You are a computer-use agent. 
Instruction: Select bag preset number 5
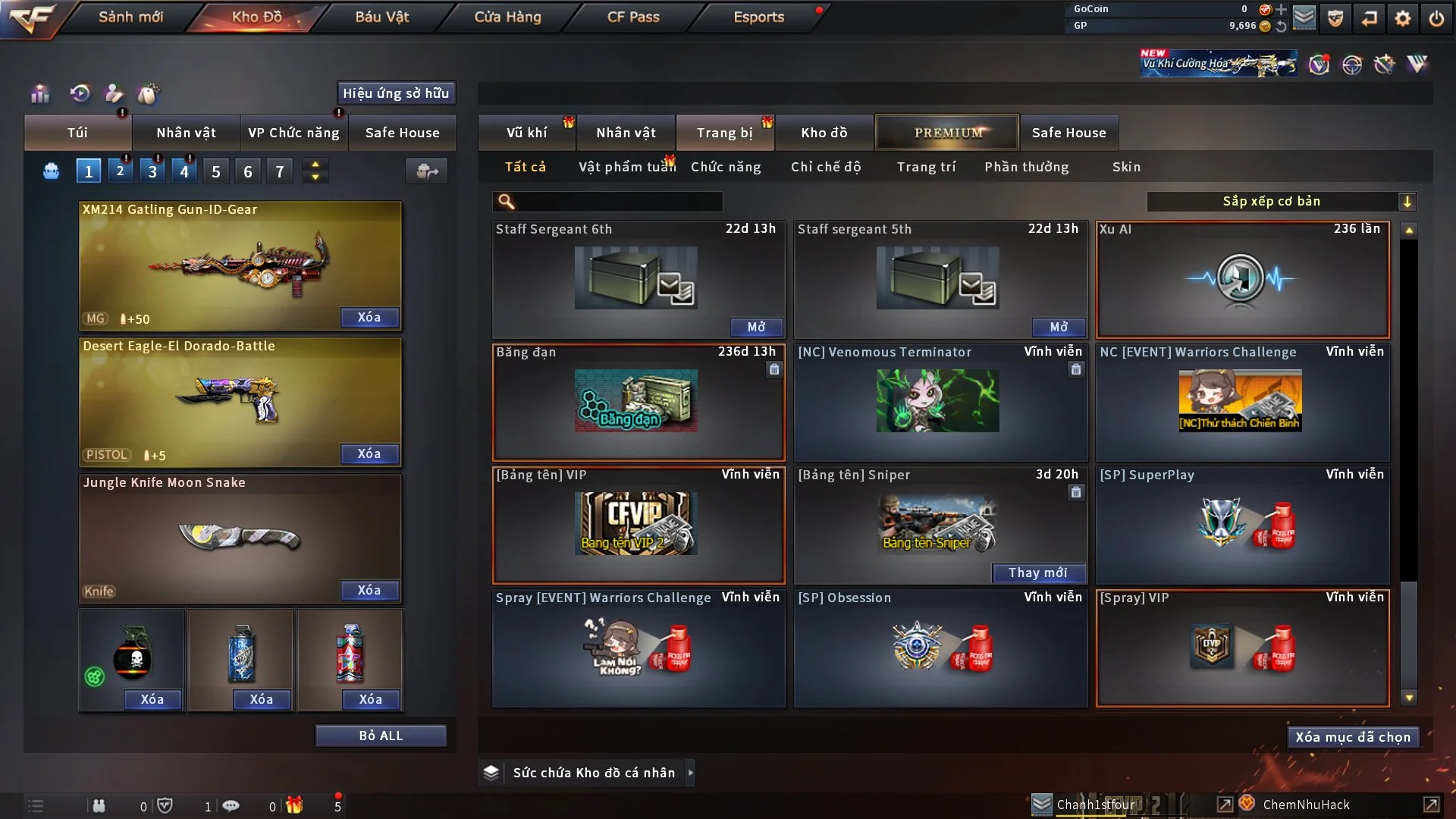tap(216, 171)
